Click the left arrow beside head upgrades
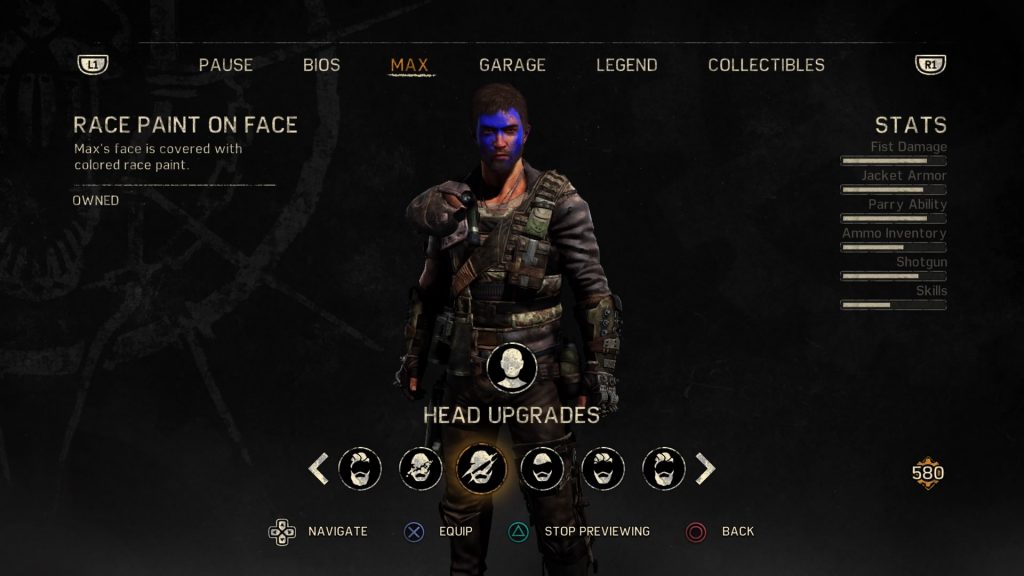The image size is (1024, 576). click(x=318, y=468)
